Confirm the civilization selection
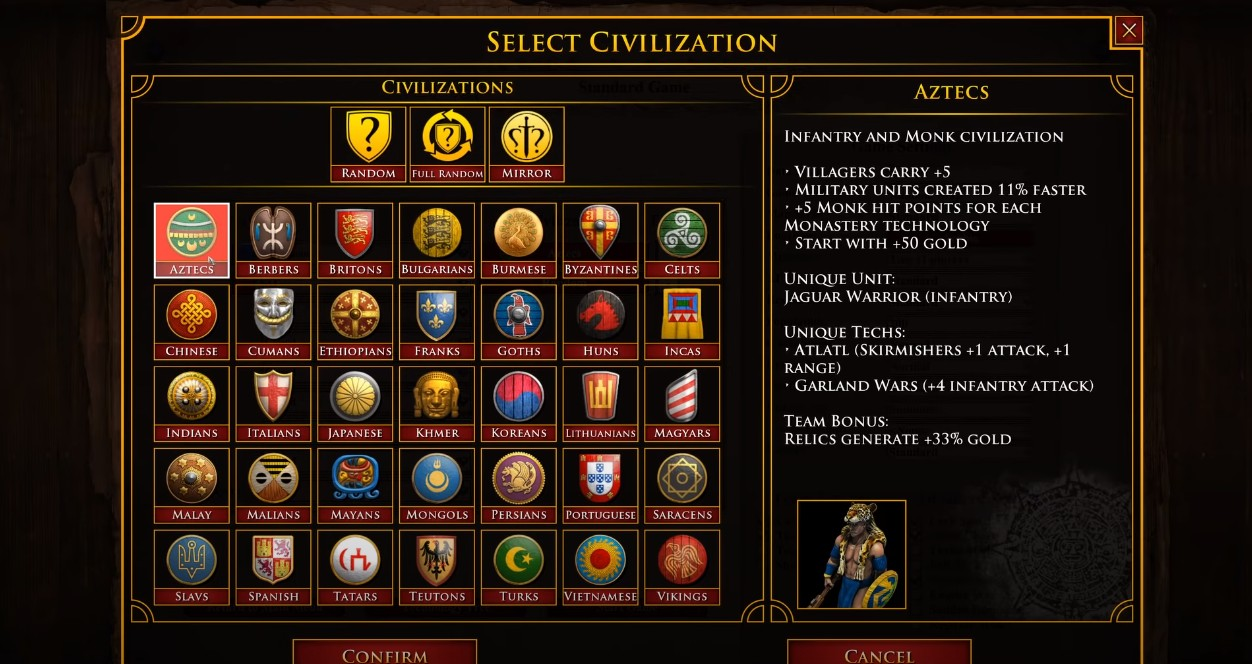 pyautogui.click(x=384, y=653)
